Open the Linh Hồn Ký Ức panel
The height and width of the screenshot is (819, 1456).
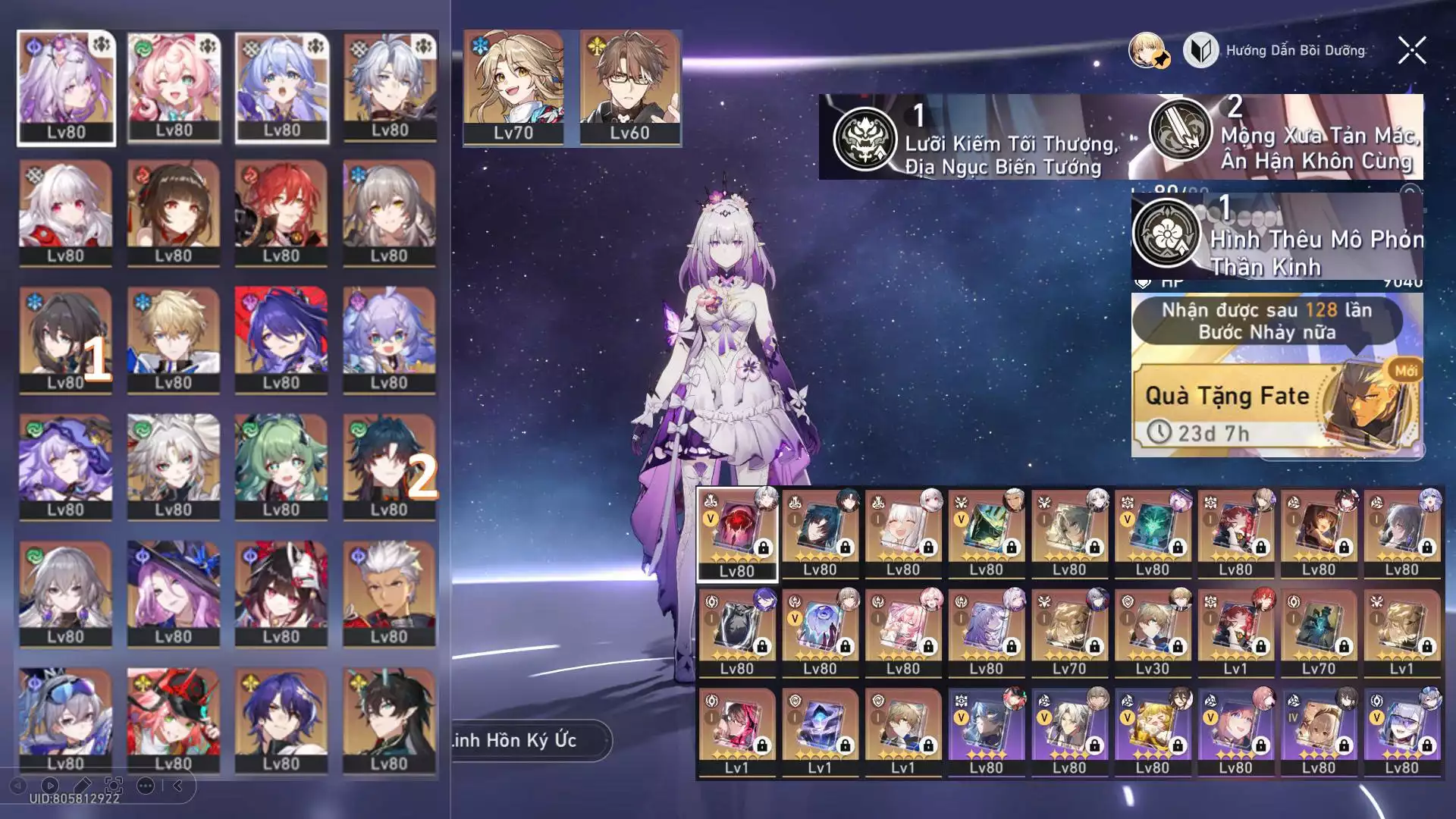pyautogui.click(x=529, y=740)
